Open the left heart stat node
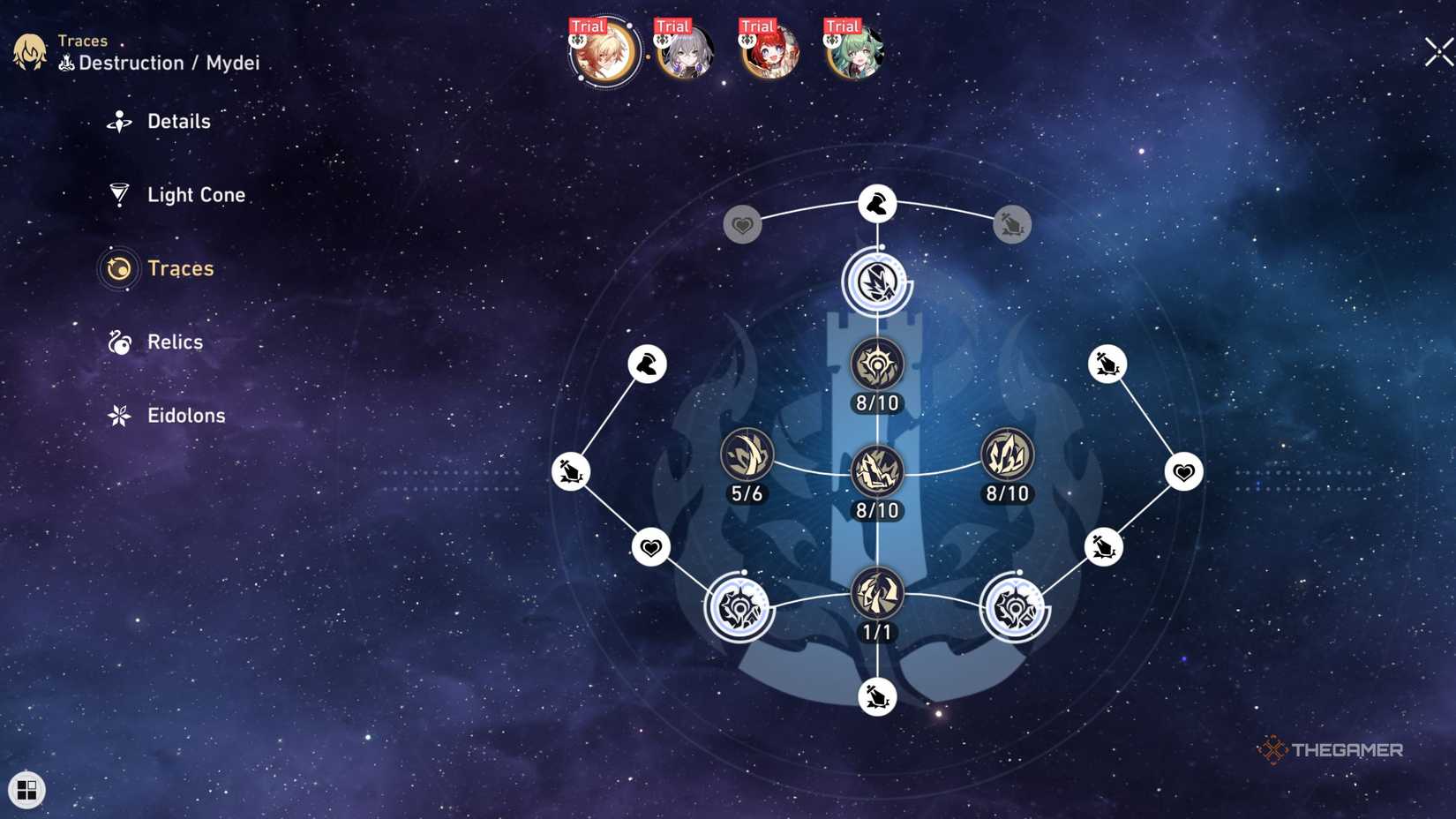This screenshot has height=819, width=1456. 649,548
